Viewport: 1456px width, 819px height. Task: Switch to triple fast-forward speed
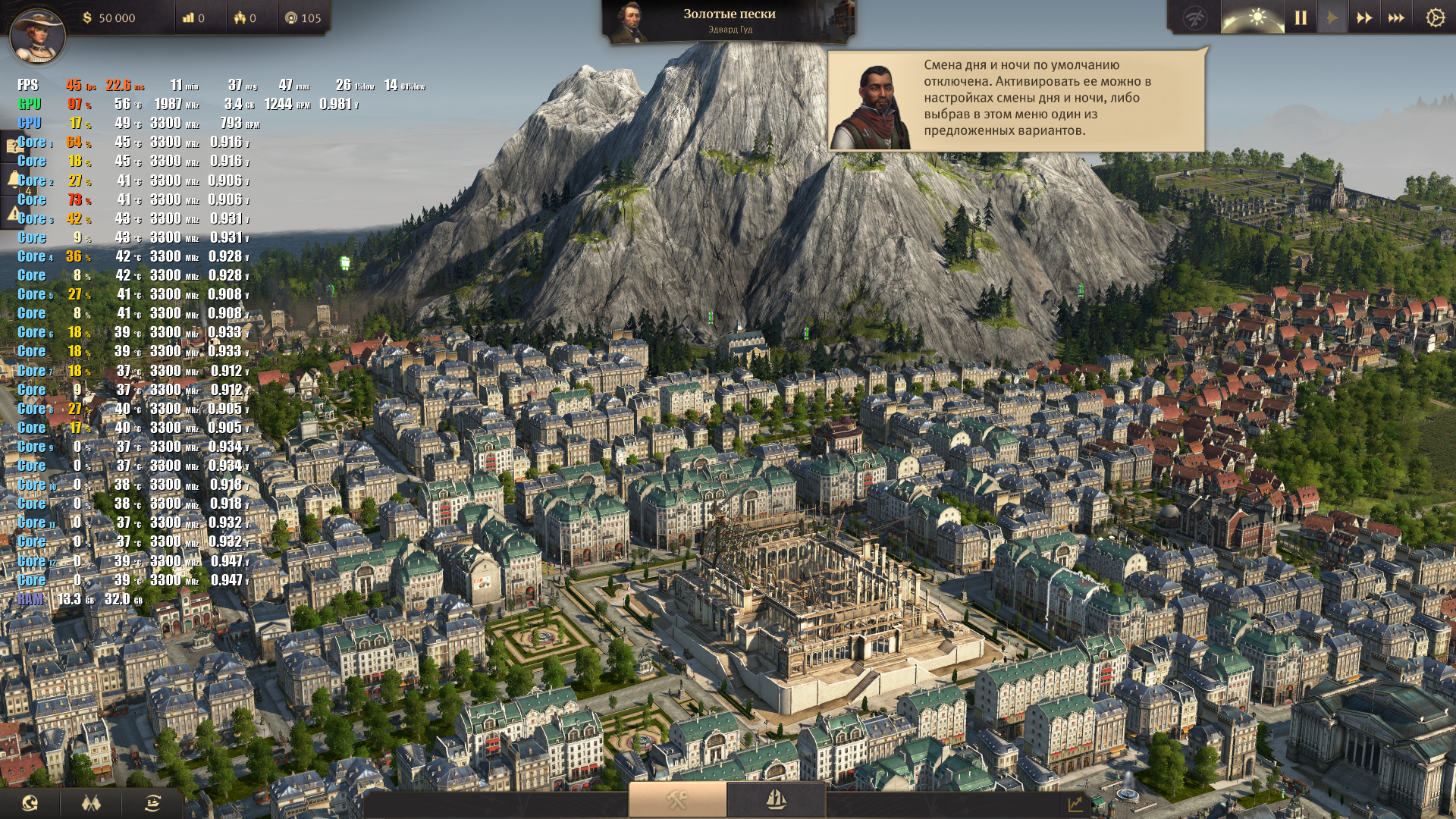coord(1396,17)
